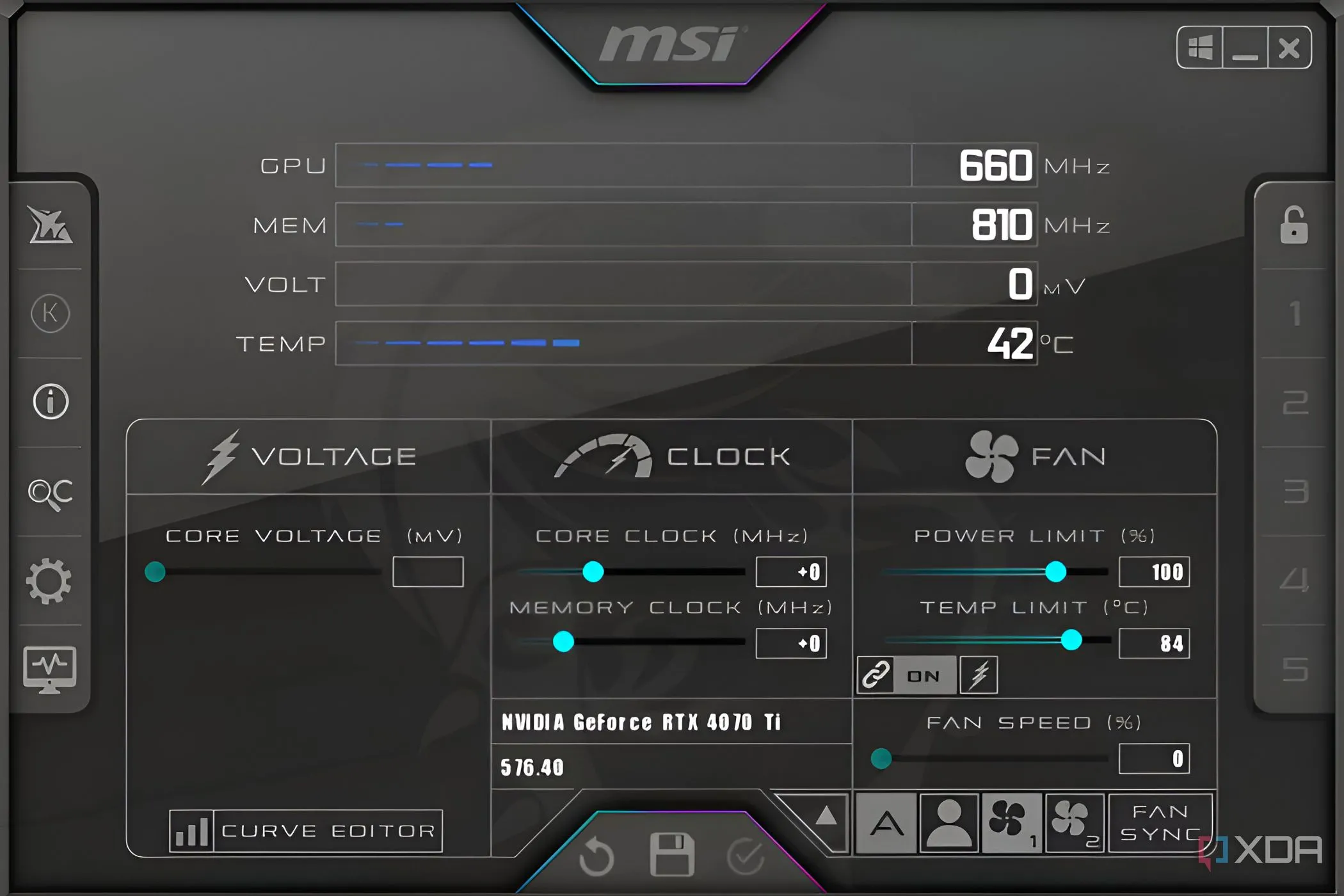Select the Fan 1 tab

[x=1011, y=824]
